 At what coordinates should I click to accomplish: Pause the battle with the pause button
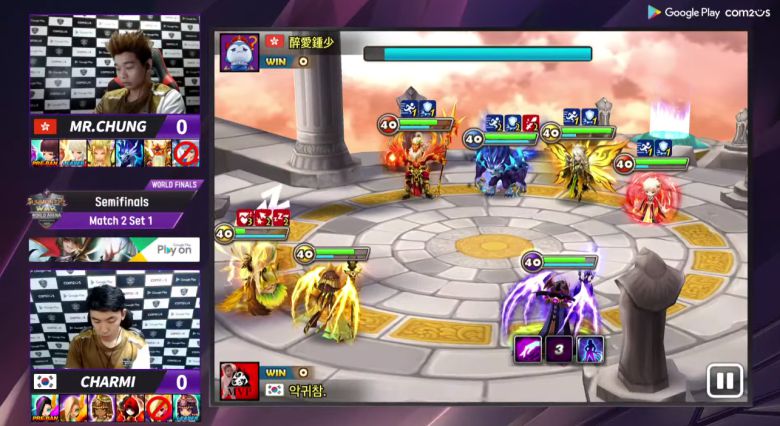pos(724,380)
